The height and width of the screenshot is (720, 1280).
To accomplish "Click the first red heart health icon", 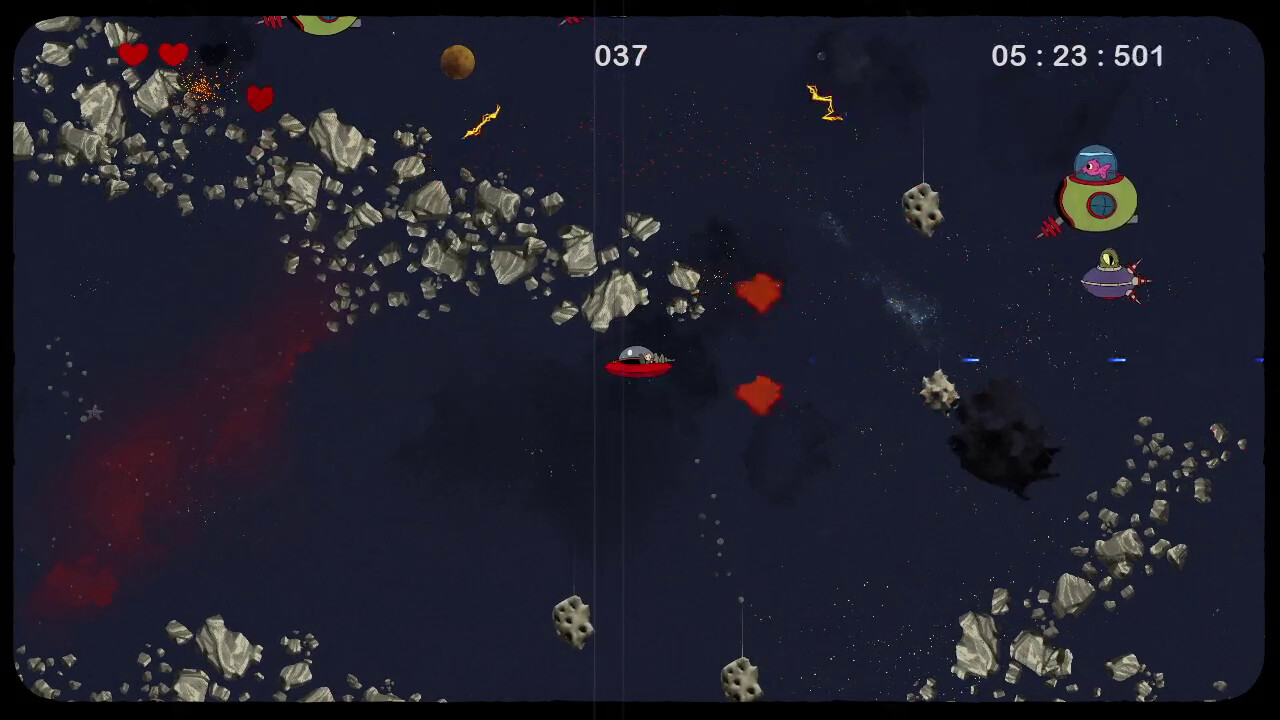I will click(133, 55).
